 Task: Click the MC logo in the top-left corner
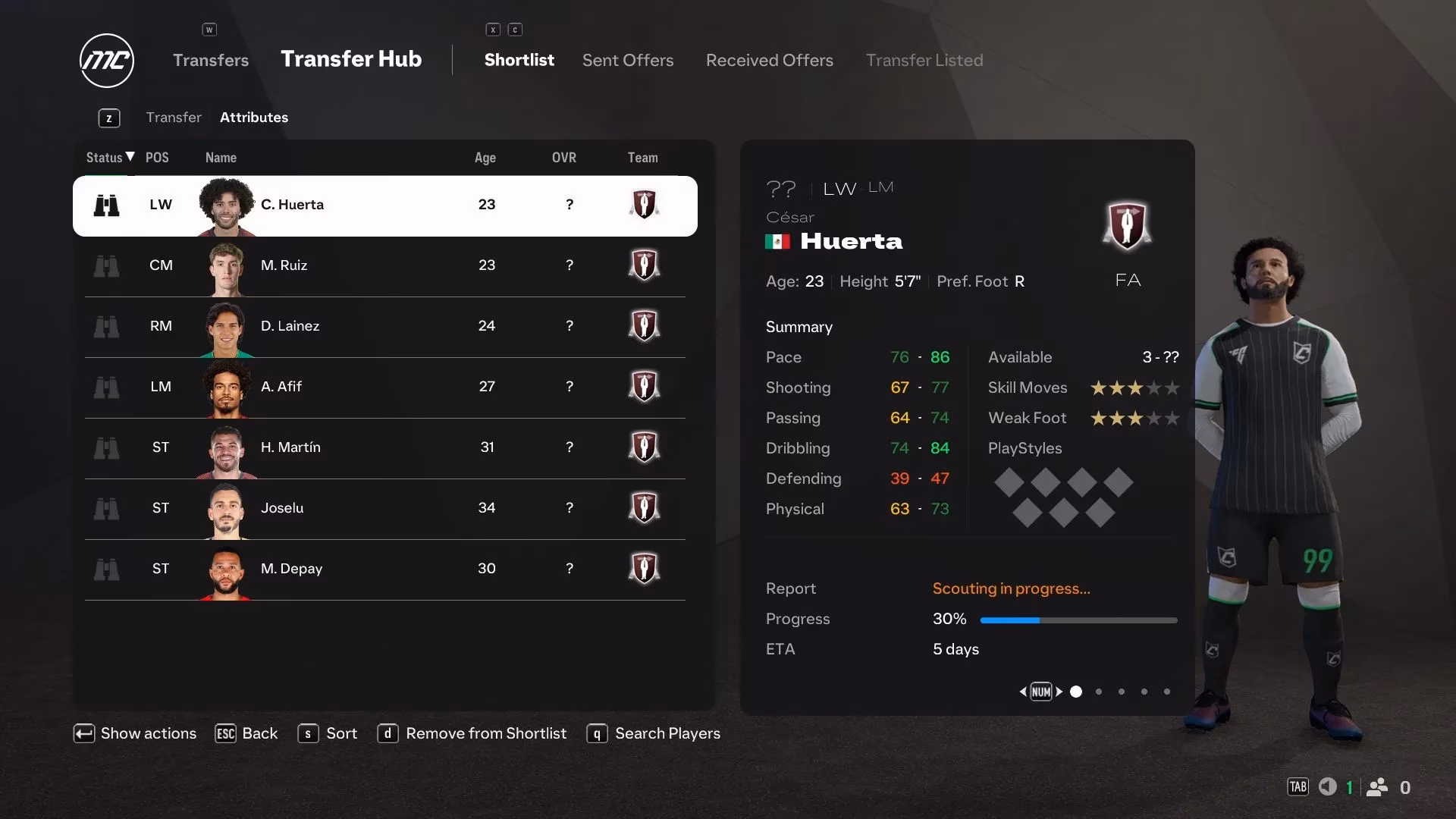point(106,61)
